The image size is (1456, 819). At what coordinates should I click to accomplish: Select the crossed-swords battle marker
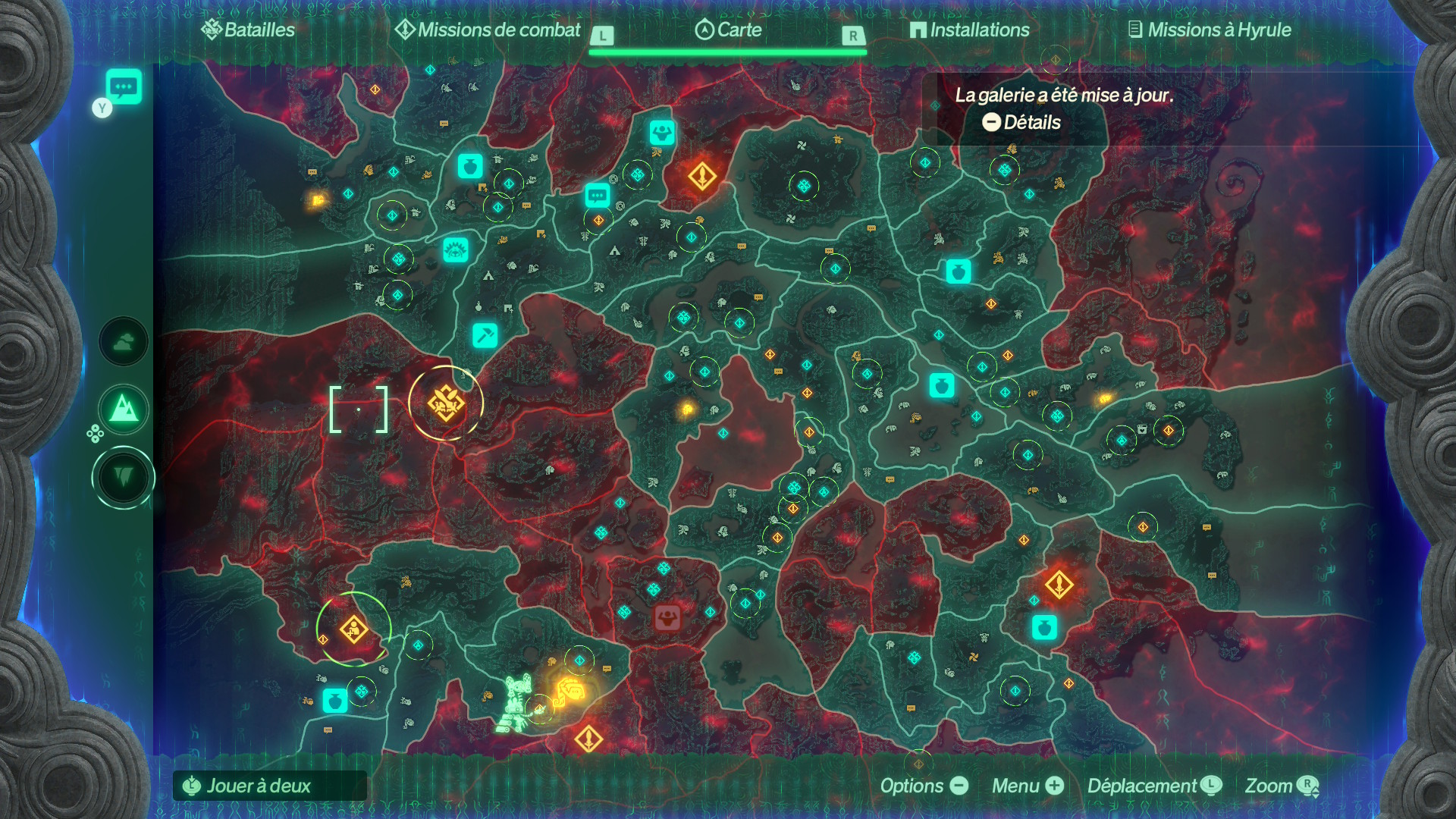click(446, 403)
